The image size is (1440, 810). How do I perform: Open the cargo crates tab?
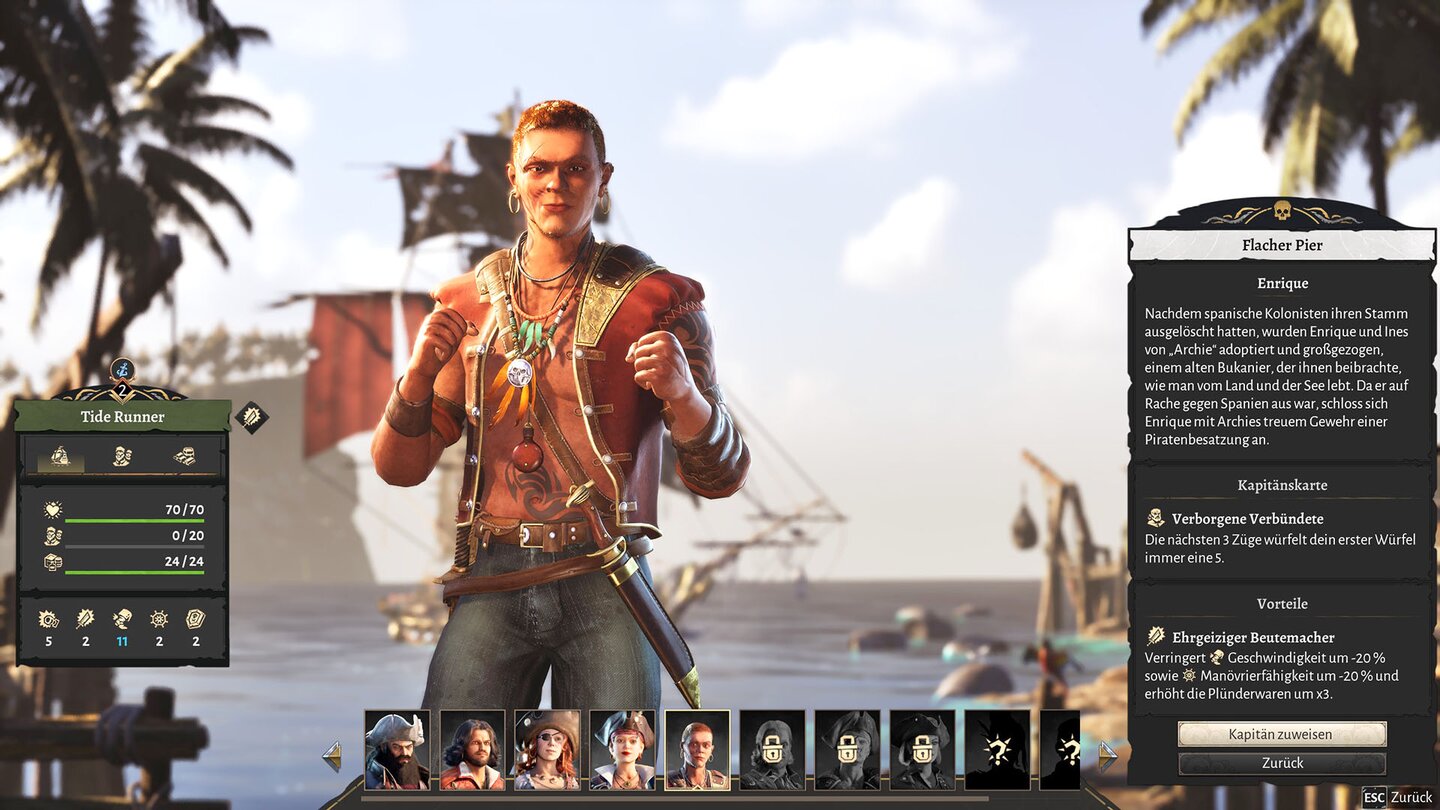coord(184,456)
